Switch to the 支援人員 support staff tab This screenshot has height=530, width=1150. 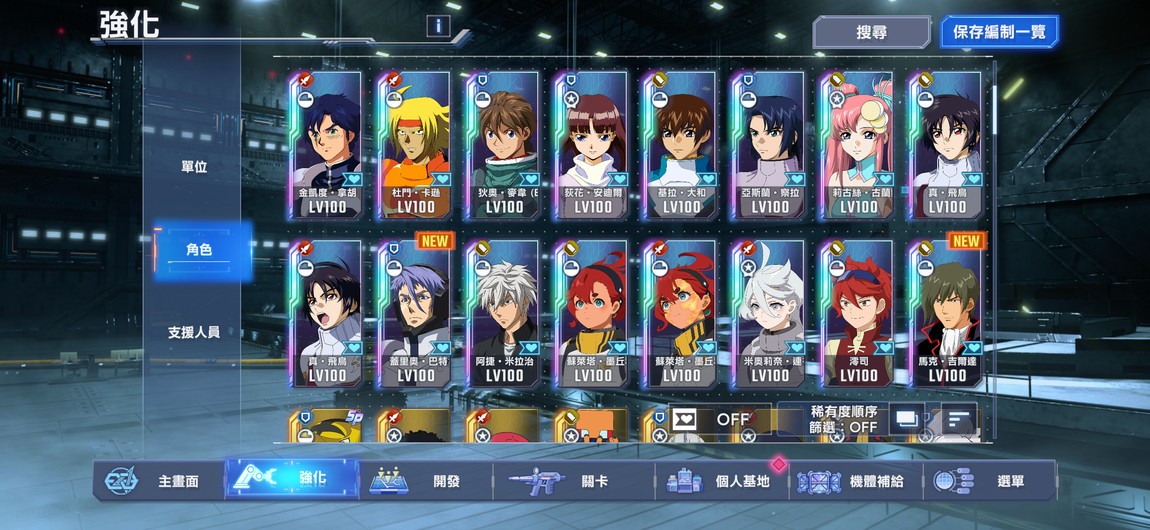click(194, 332)
